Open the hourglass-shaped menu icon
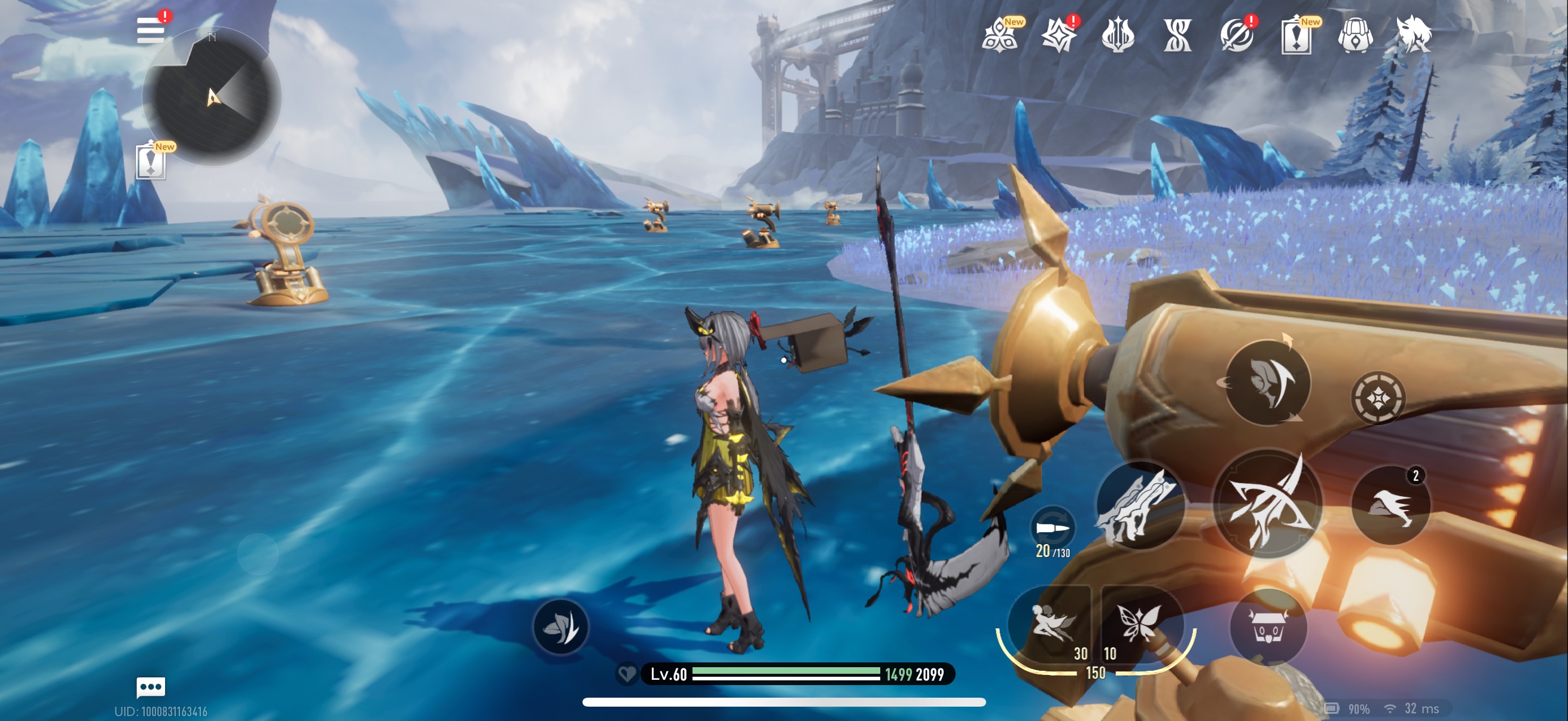 coord(1177,35)
